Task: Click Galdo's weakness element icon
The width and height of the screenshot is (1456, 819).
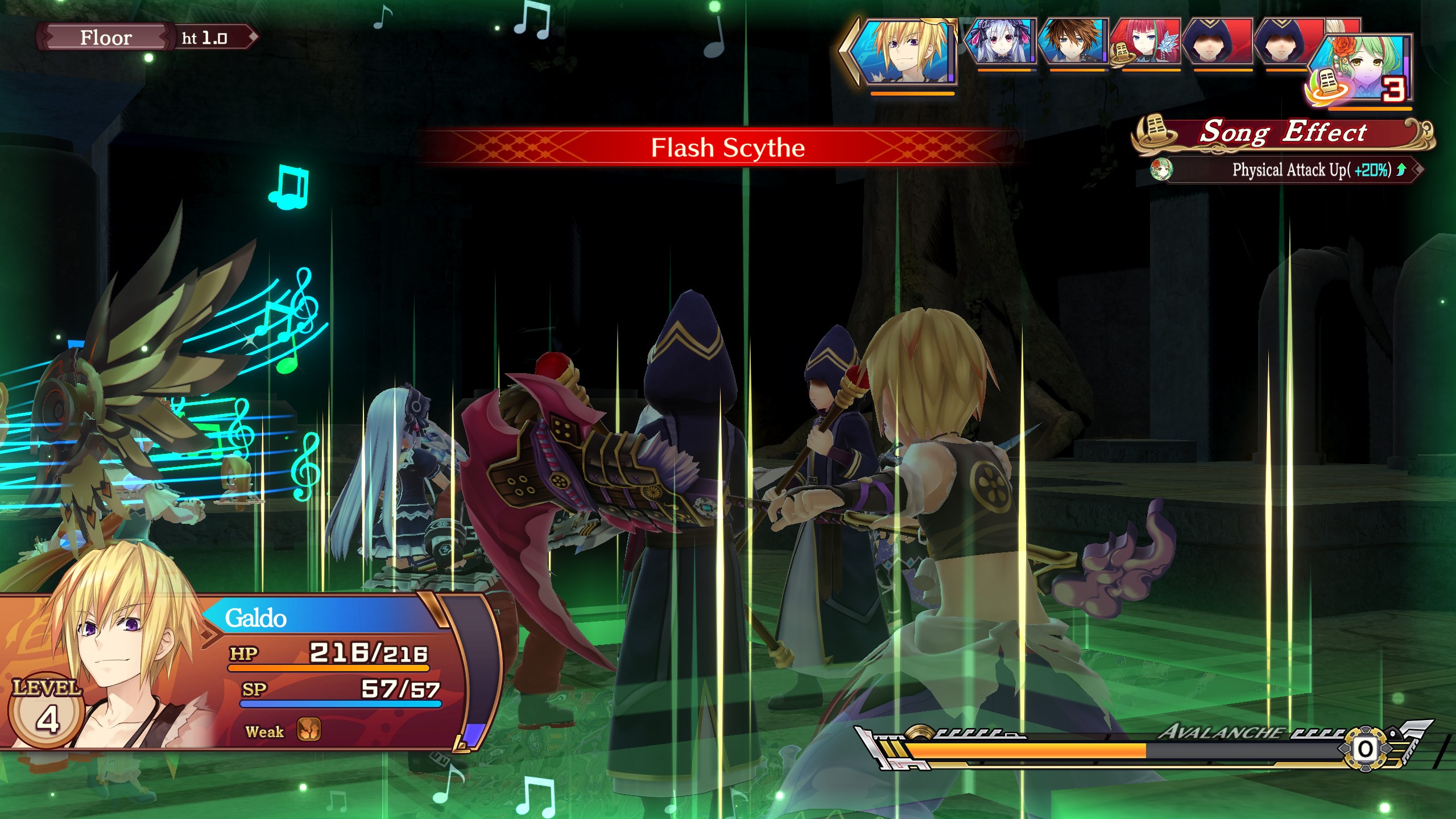Action: coord(309,730)
